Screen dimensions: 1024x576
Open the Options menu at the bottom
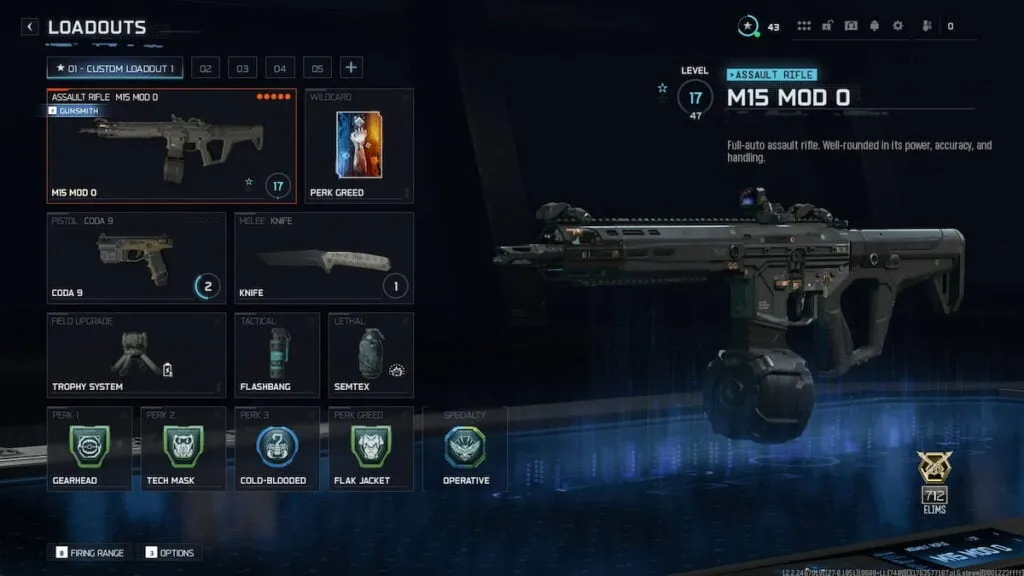point(170,552)
